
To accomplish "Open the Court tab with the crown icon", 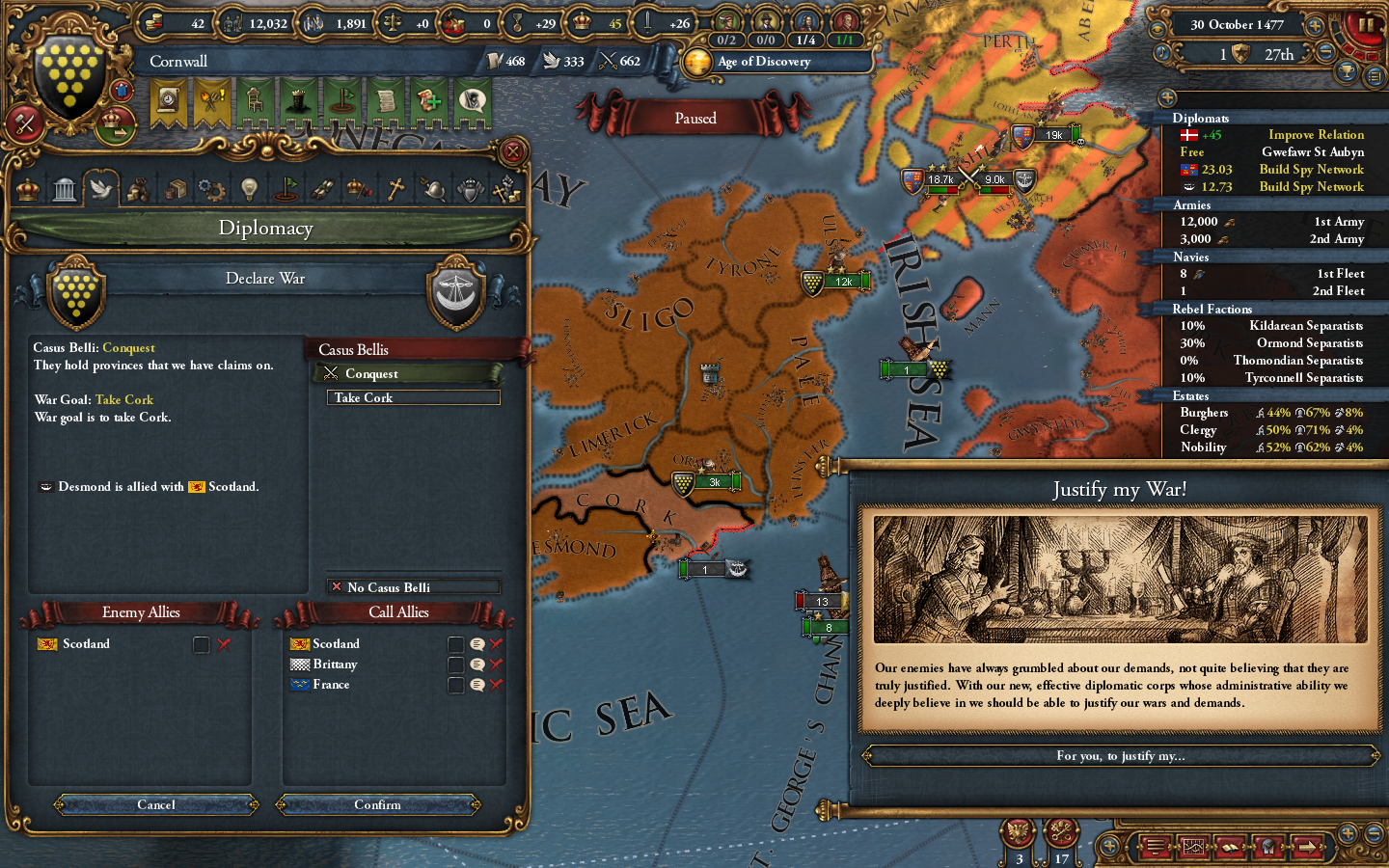I will pos(26,188).
